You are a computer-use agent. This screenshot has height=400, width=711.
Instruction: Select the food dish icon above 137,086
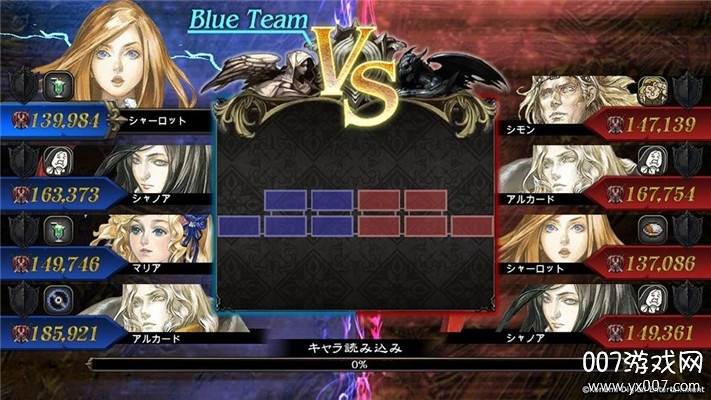click(x=652, y=229)
